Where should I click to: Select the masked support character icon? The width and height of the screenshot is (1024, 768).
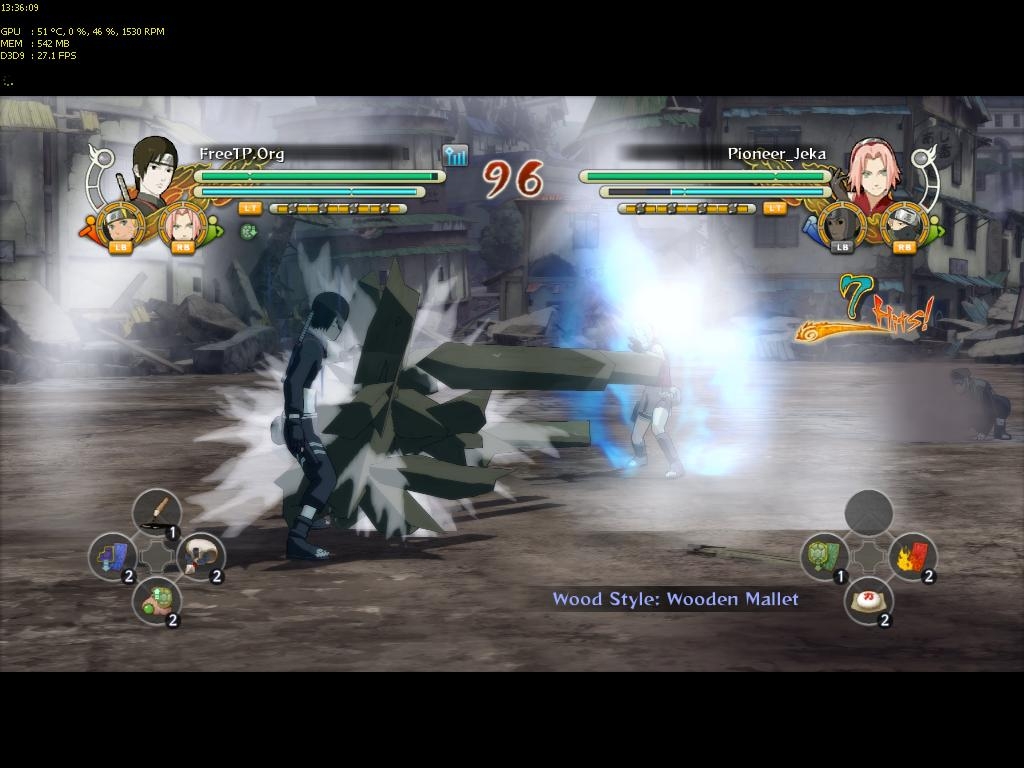coord(841,226)
